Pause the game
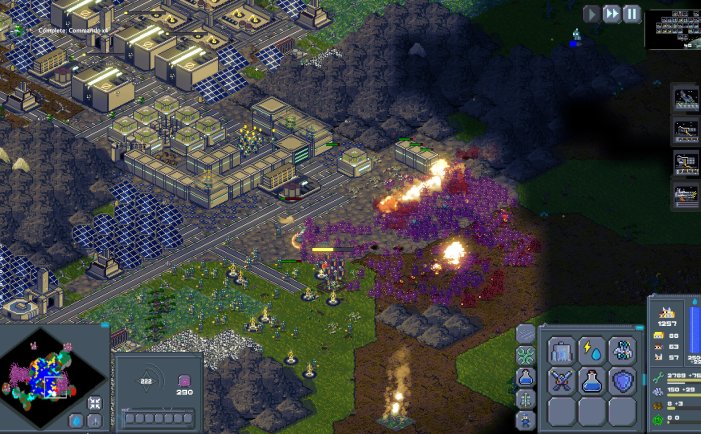Image resolution: width=701 pixels, height=434 pixels. pos(632,14)
